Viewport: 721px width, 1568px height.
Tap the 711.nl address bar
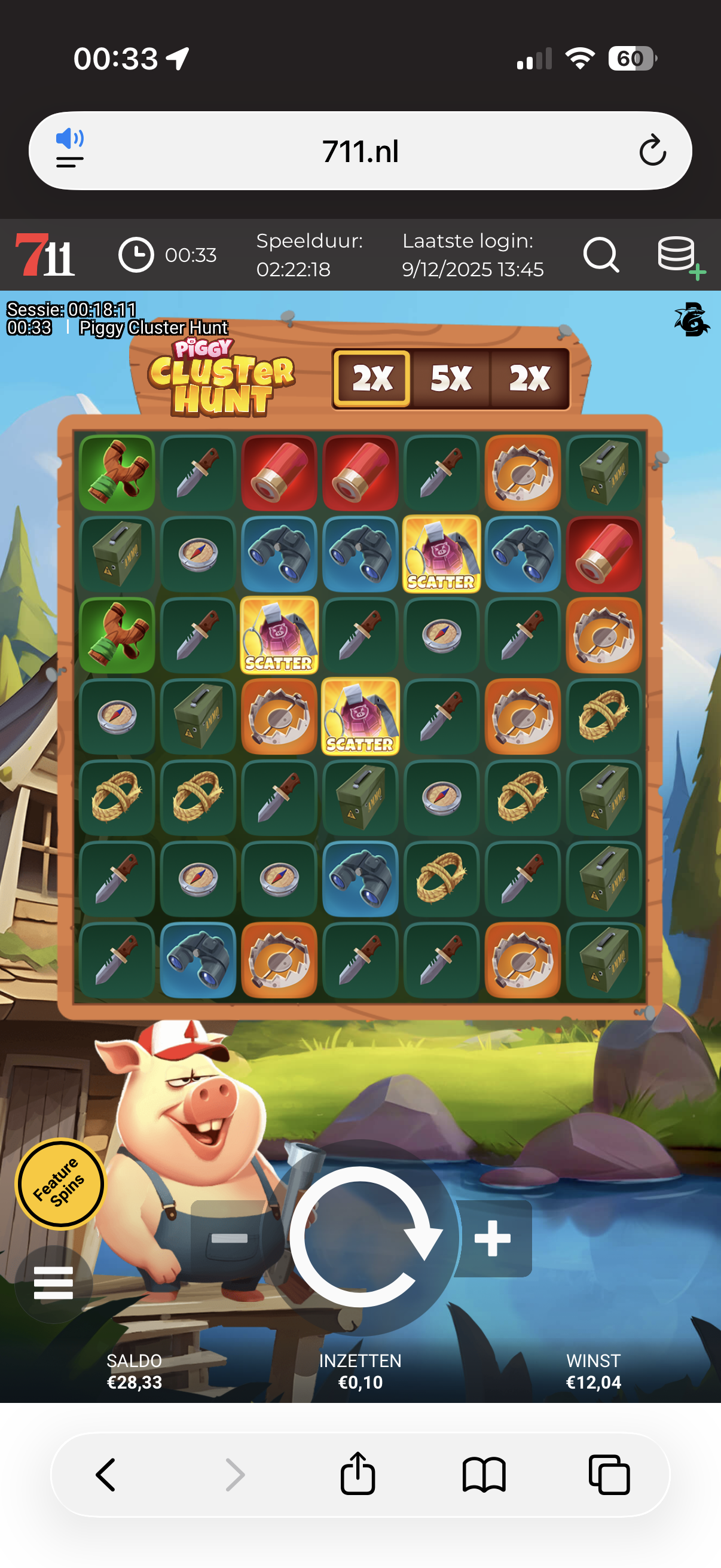(360, 151)
